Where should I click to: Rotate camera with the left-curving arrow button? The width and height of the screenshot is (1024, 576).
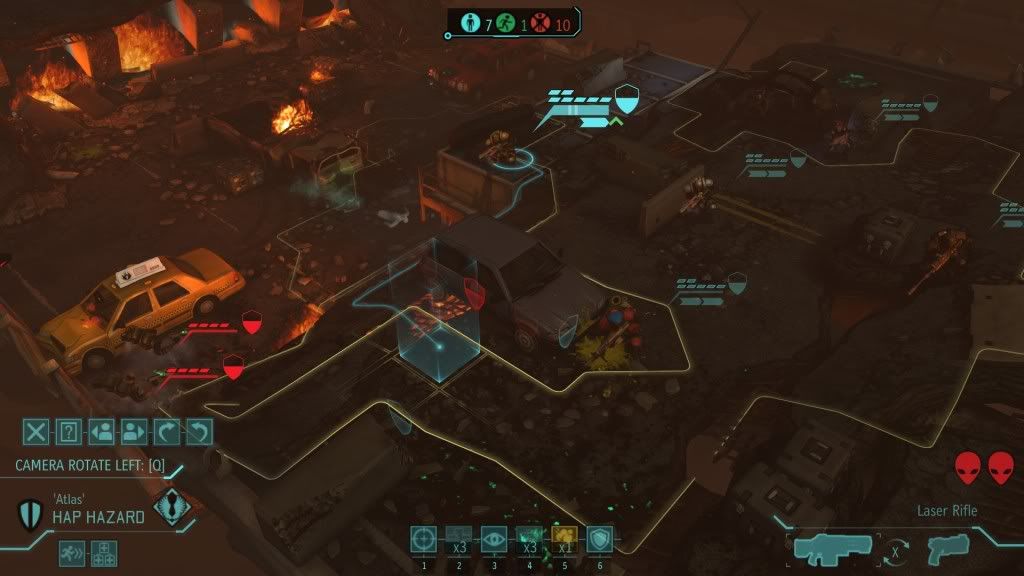(x=200, y=432)
